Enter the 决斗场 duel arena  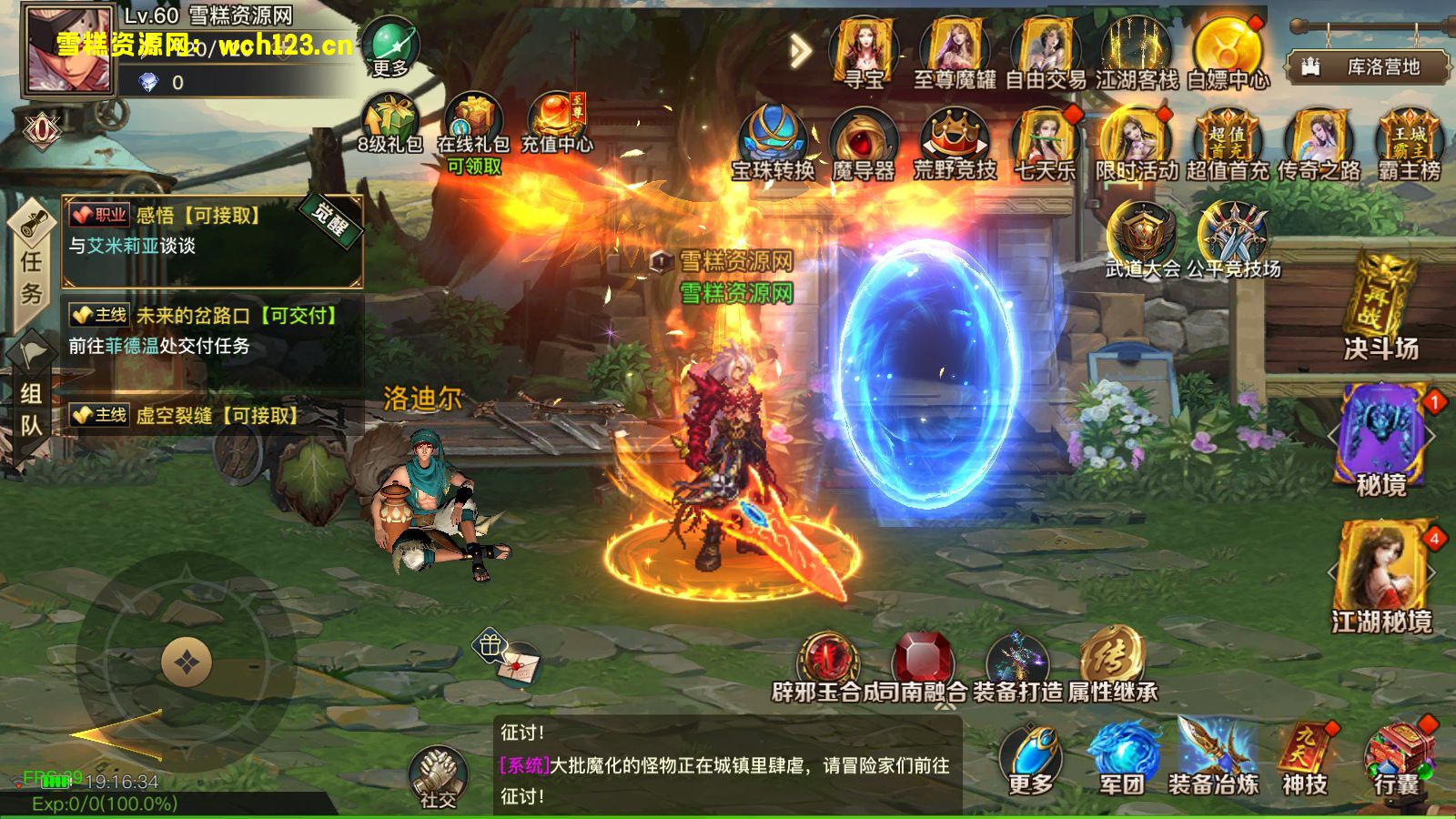coord(1380,308)
